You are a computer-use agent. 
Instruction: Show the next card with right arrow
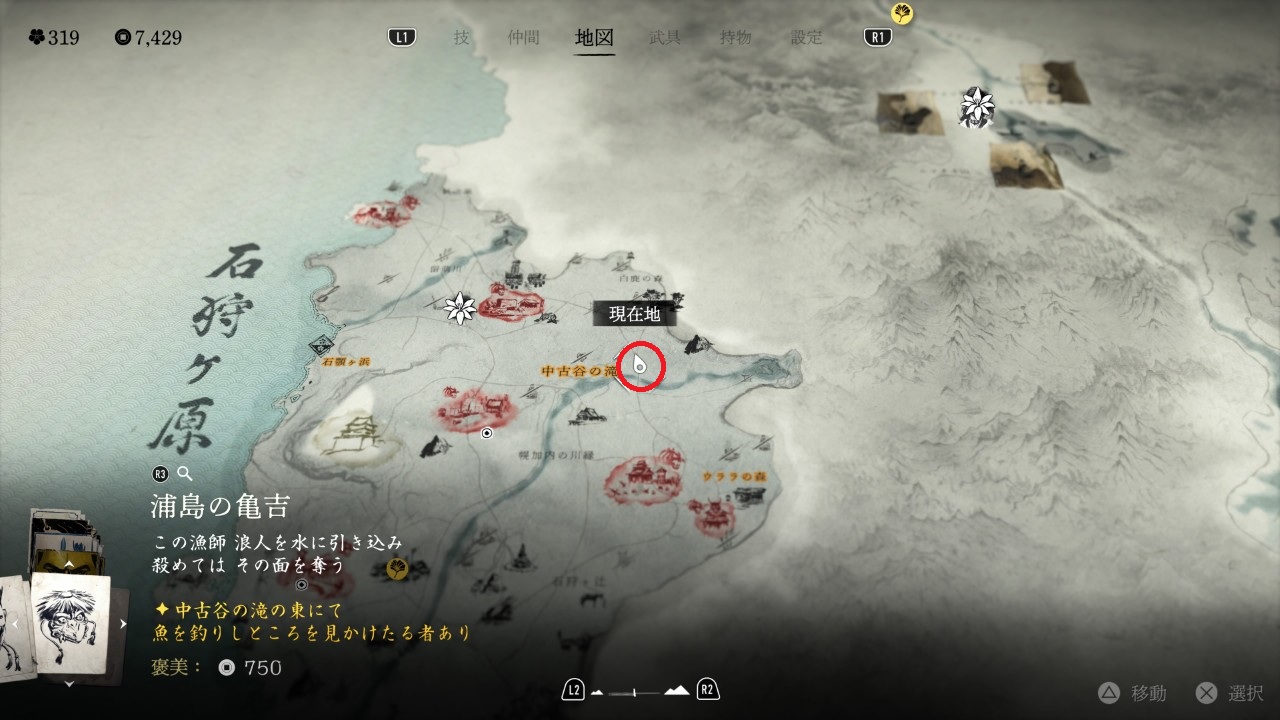(124, 624)
